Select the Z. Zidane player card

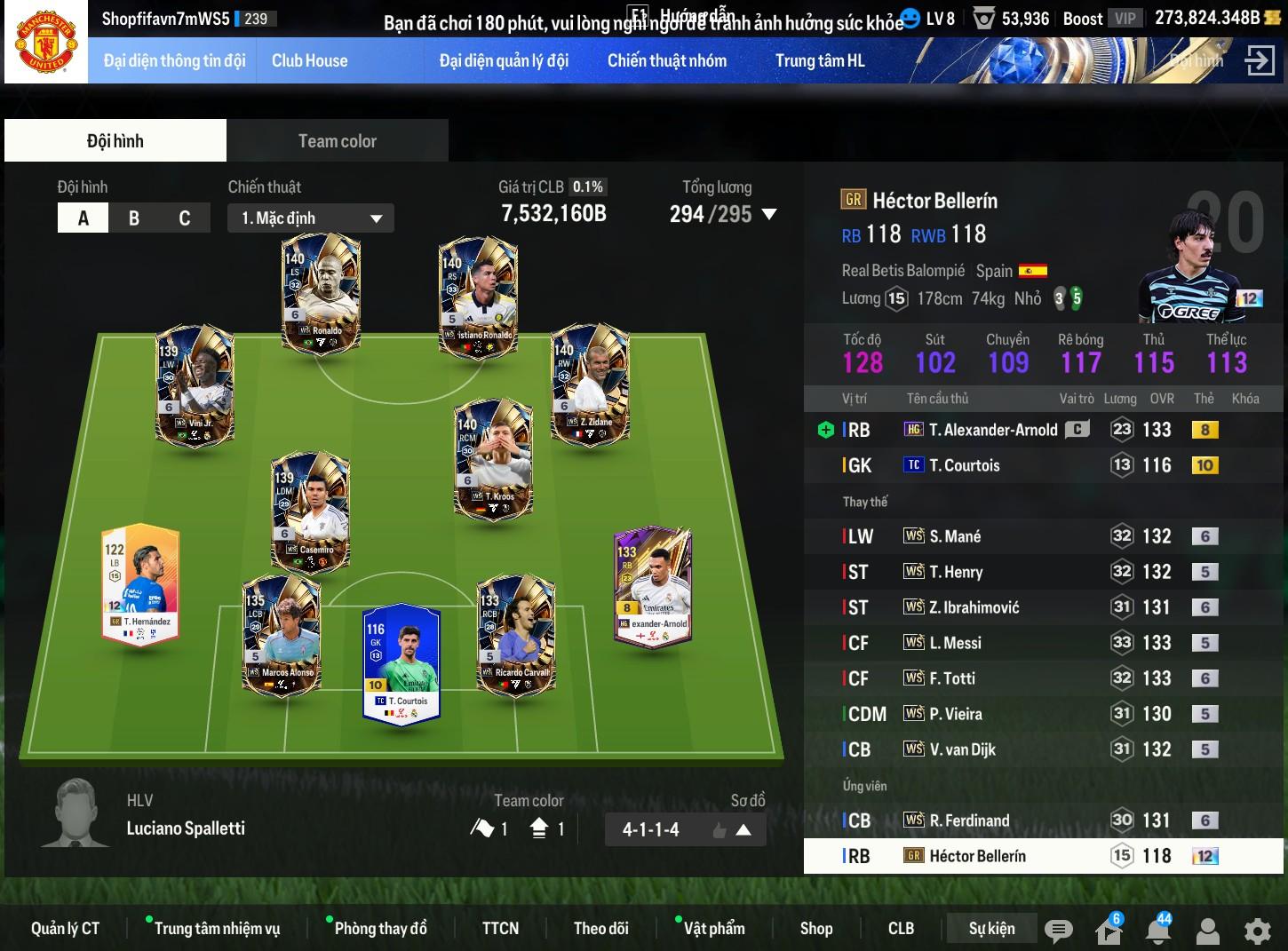[x=590, y=384]
